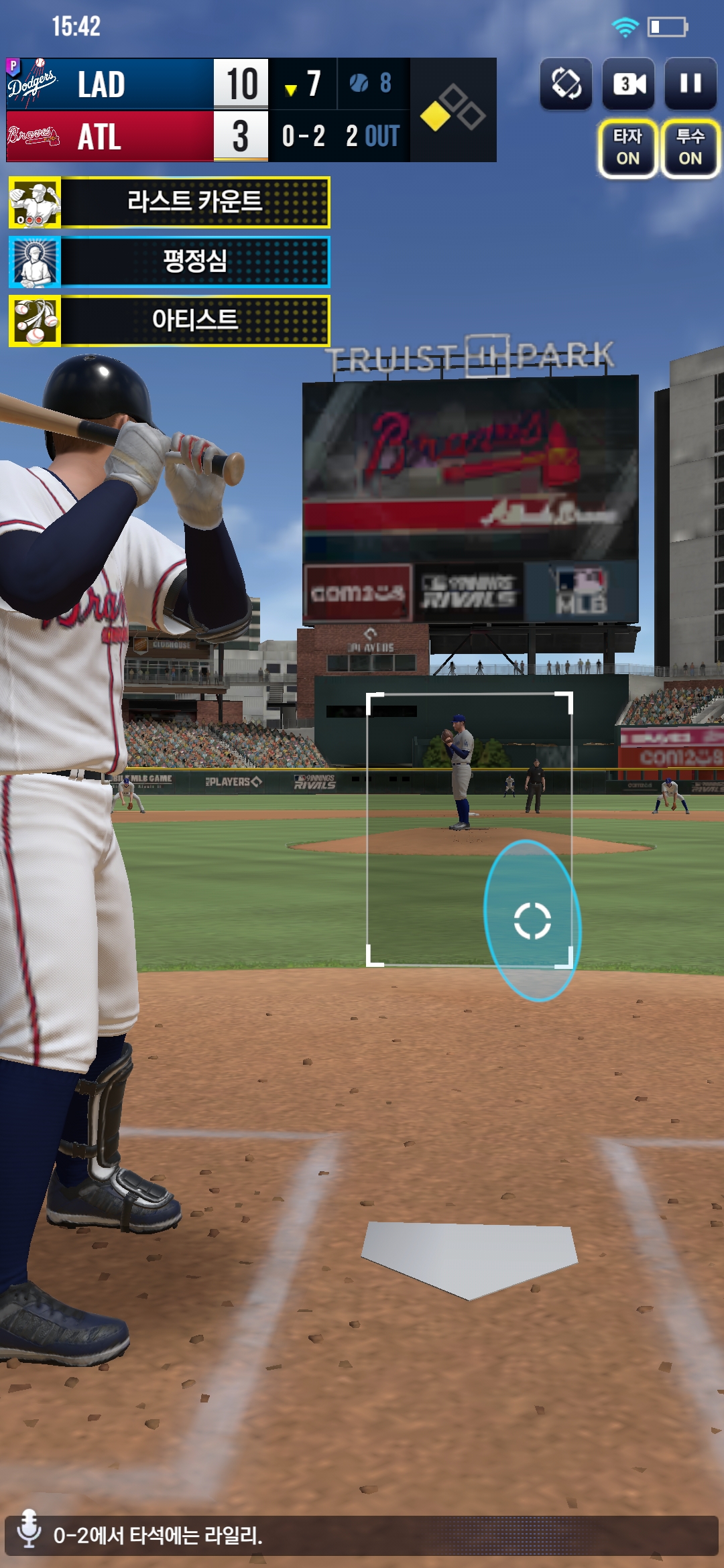The width and height of the screenshot is (724, 1568).
Task: Toggle the 타자 ON batter setting
Action: (x=627, y=148)
